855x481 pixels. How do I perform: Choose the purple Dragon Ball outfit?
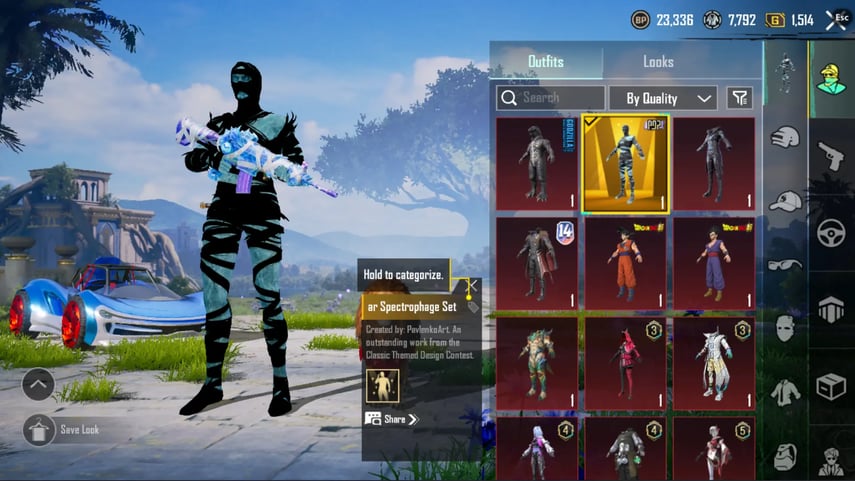coord(714,263)
